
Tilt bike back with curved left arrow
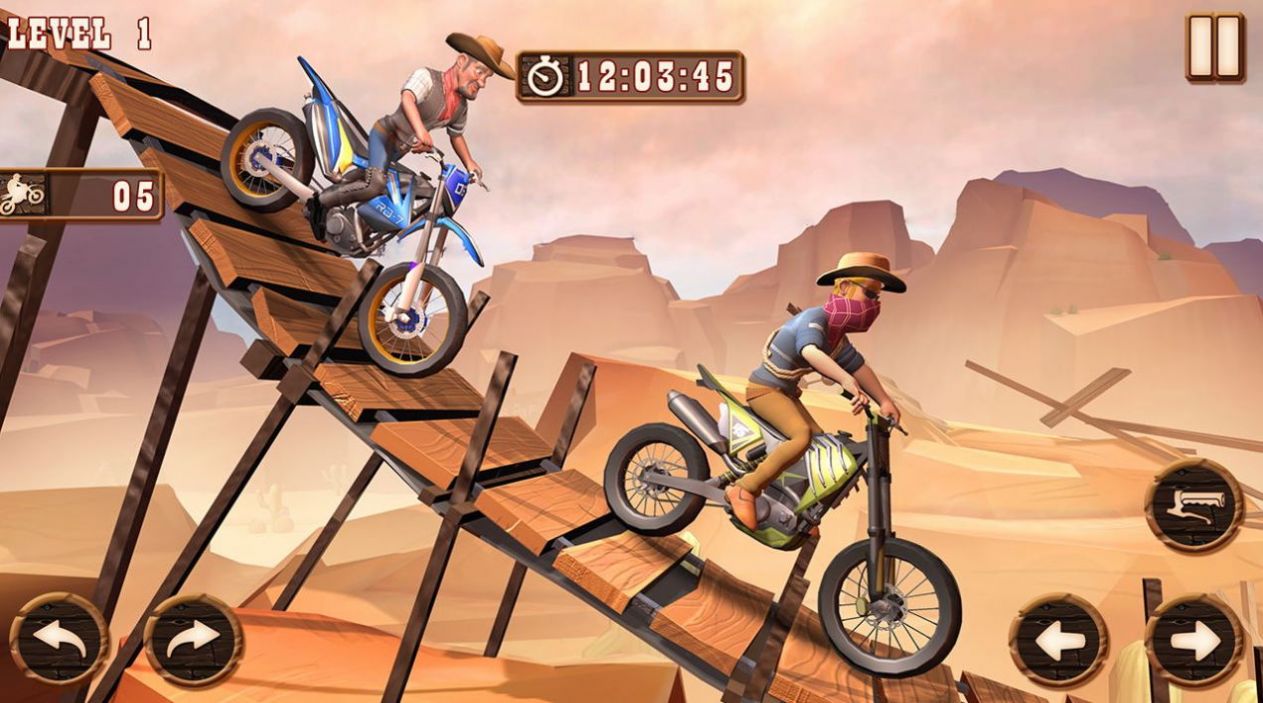point(58,639)
